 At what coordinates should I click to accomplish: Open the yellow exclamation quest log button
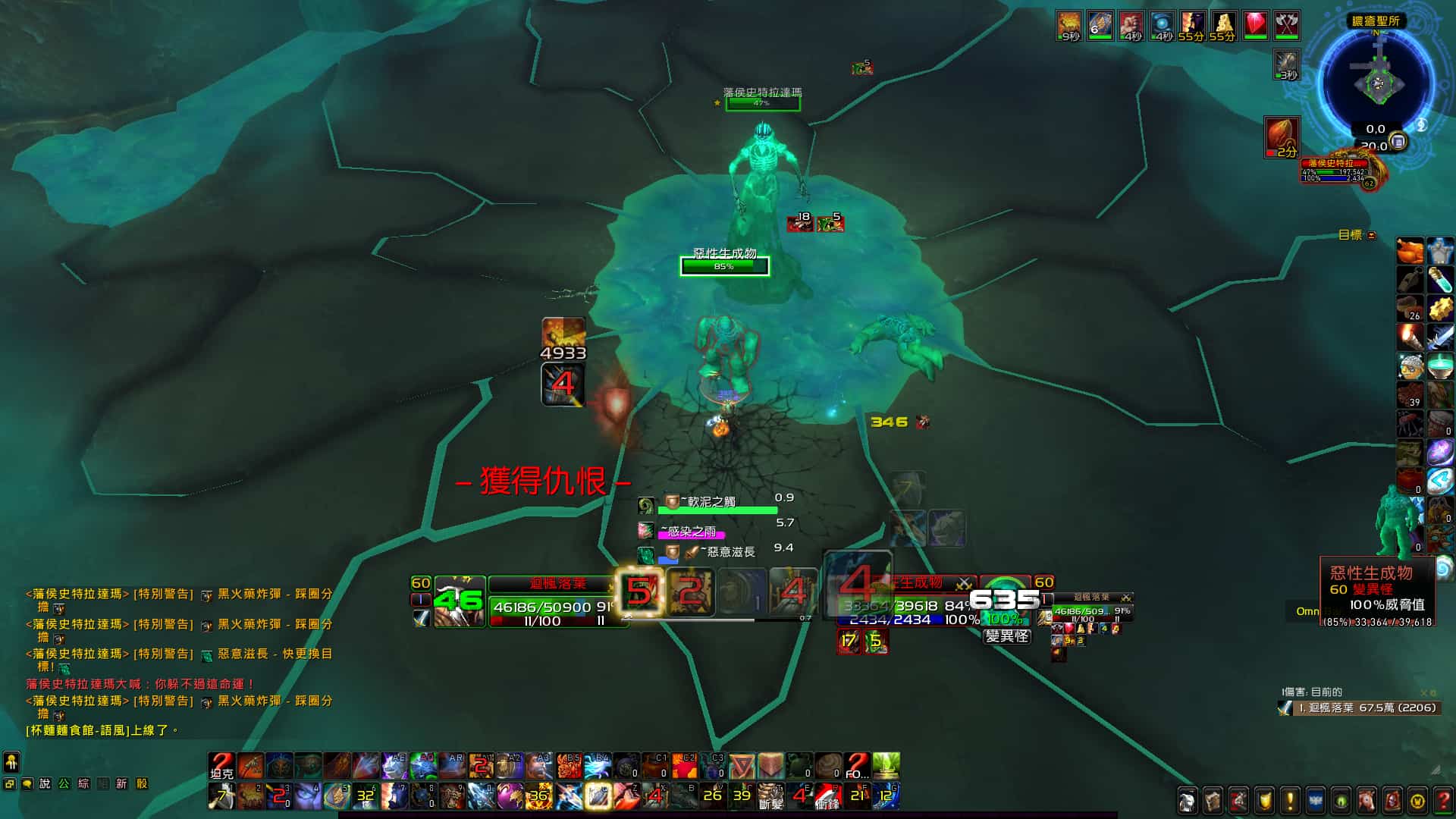click(x=1289, y=800)
